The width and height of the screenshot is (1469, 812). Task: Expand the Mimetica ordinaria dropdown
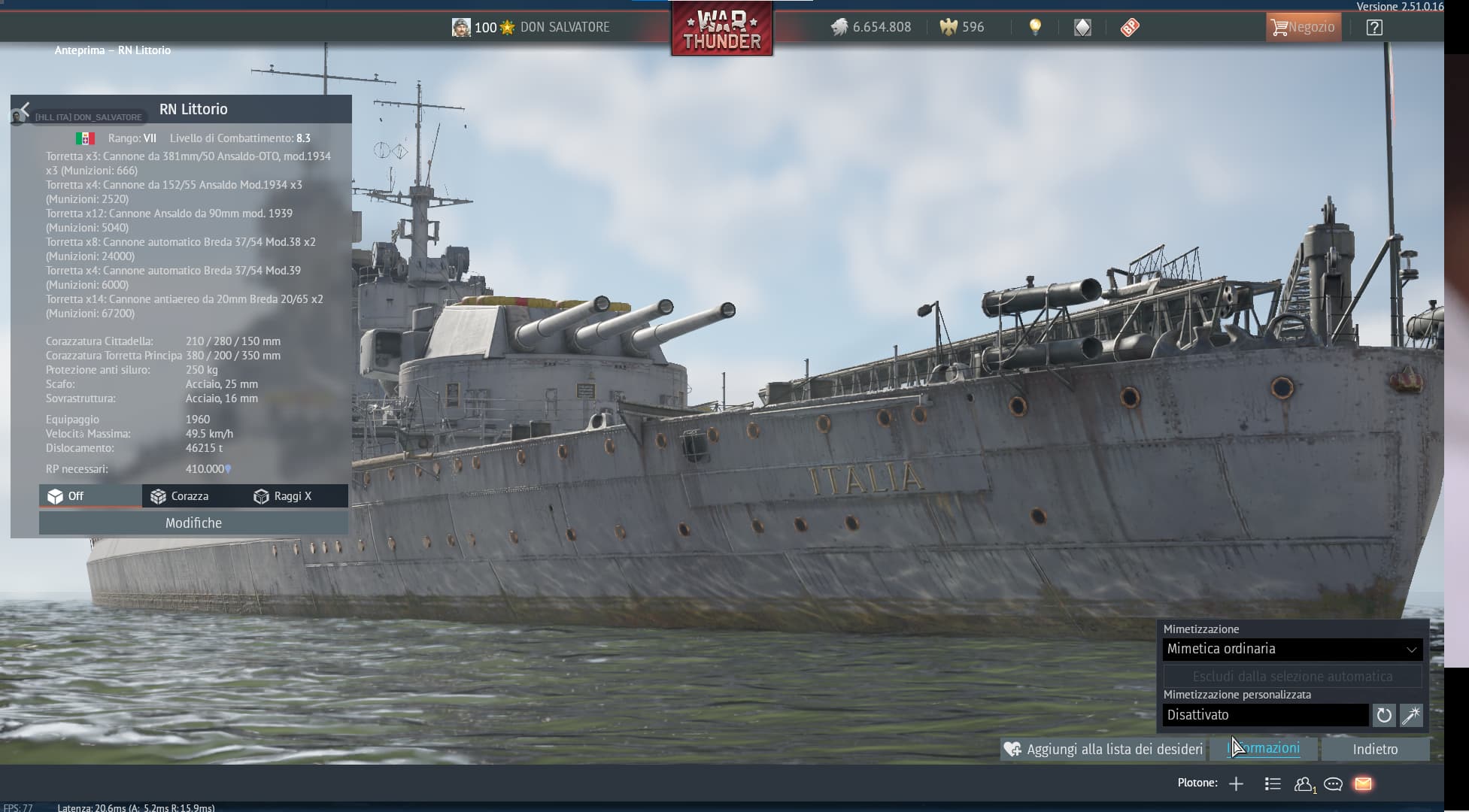point(1291,649)
